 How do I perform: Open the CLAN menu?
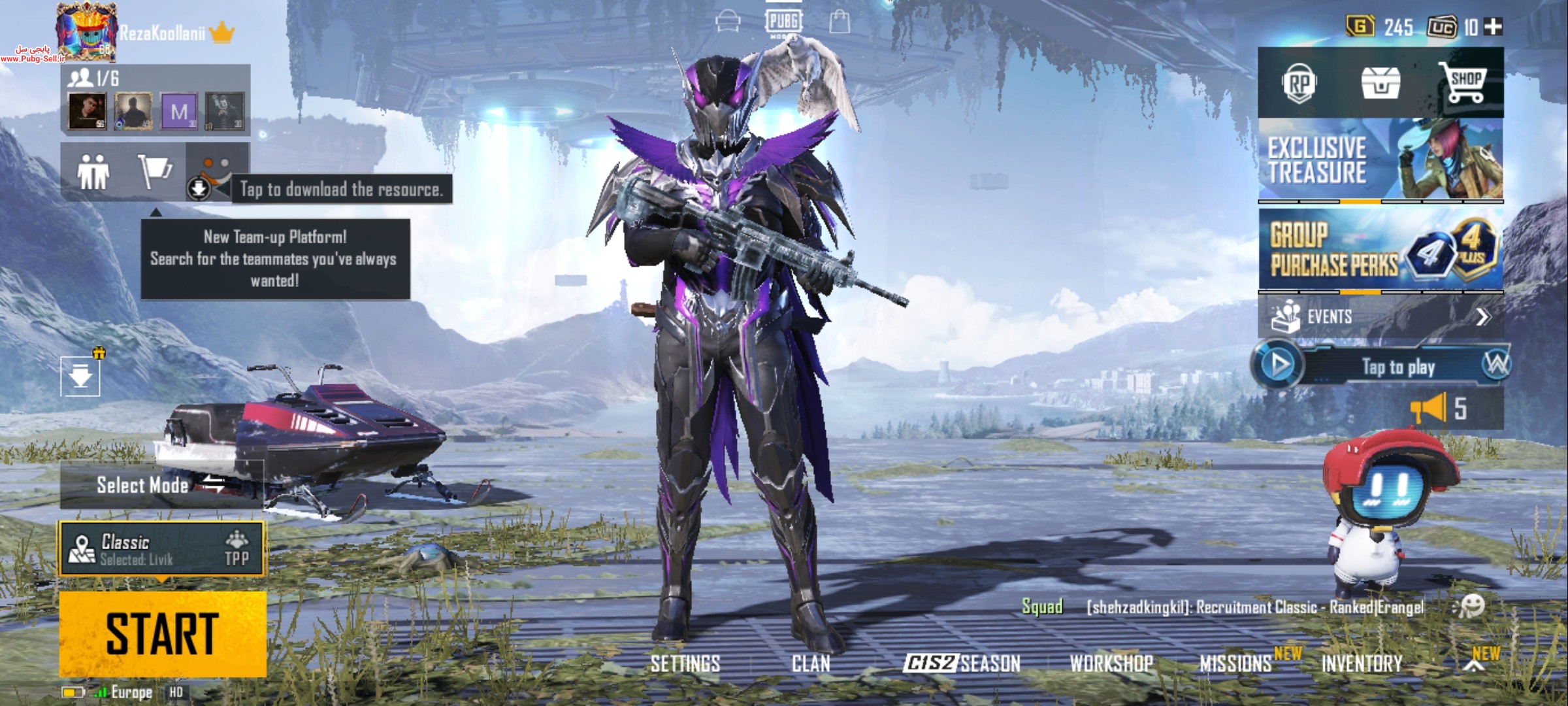(x=811, y=664)
